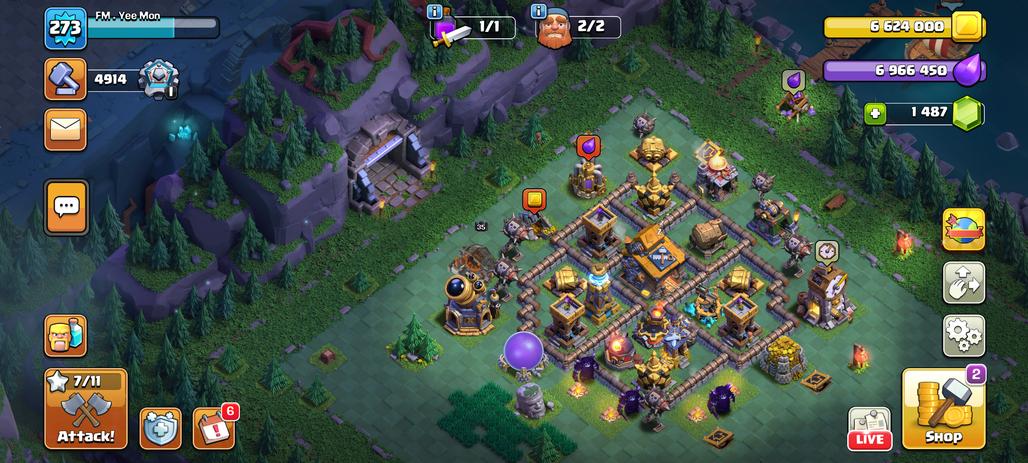Tap the player level 273 badge
The height and width of the screenshot is (463, 1028).
[x=64, y=28]
